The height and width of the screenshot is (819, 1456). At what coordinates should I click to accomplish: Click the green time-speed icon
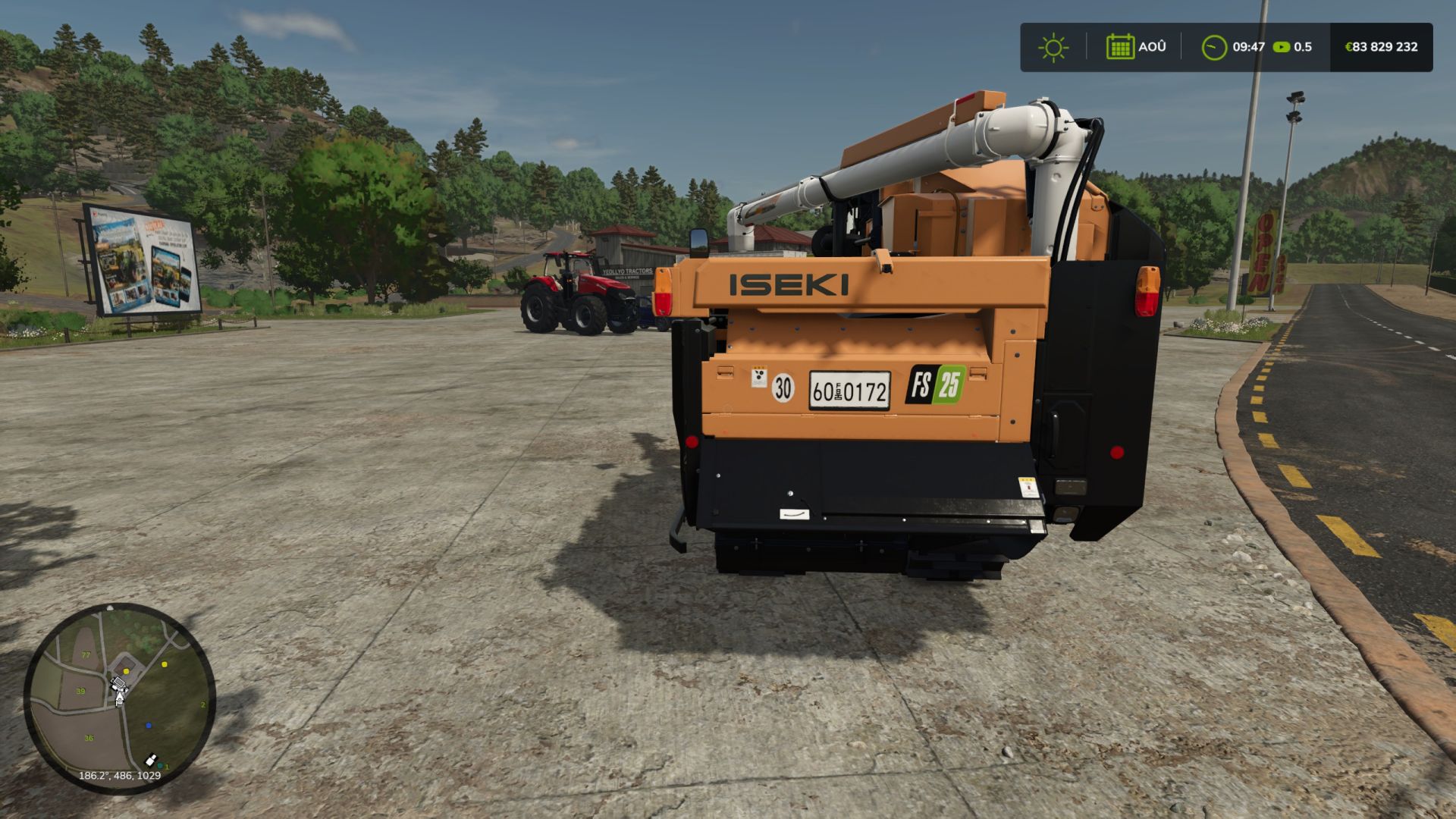pyautogui.click(x=1282, y=47)
